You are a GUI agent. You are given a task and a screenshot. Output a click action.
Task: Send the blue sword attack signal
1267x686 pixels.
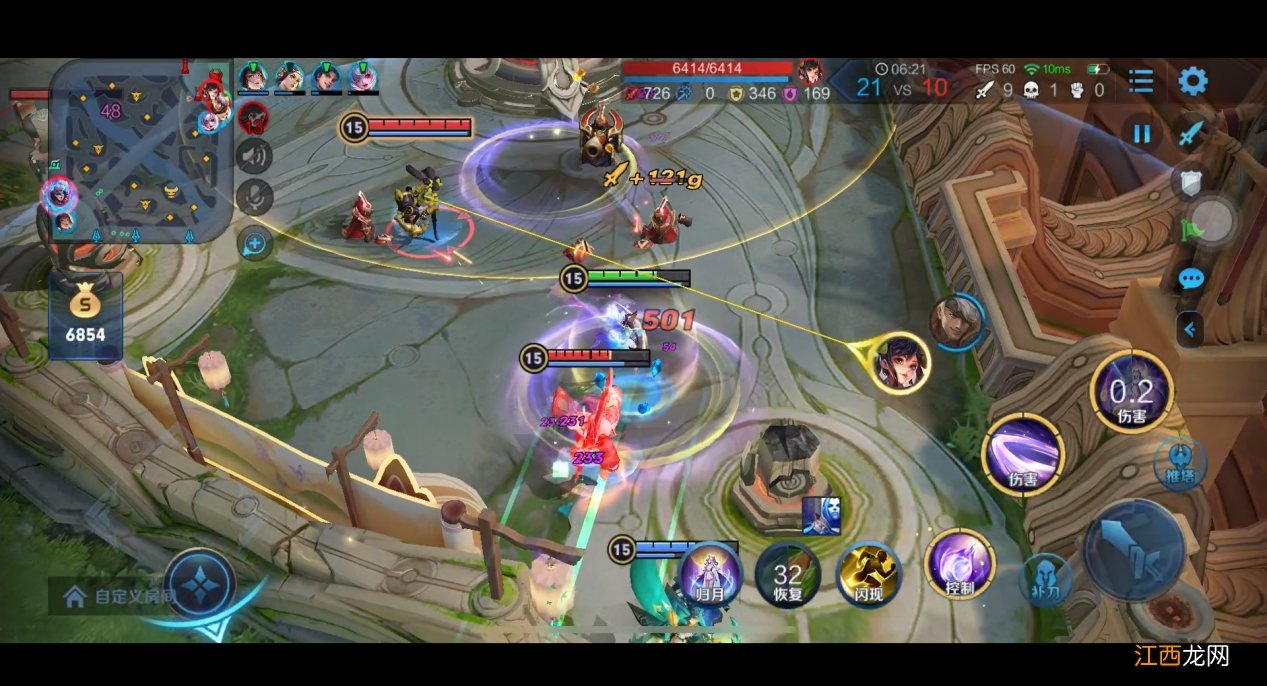(x=1190, y=132)
